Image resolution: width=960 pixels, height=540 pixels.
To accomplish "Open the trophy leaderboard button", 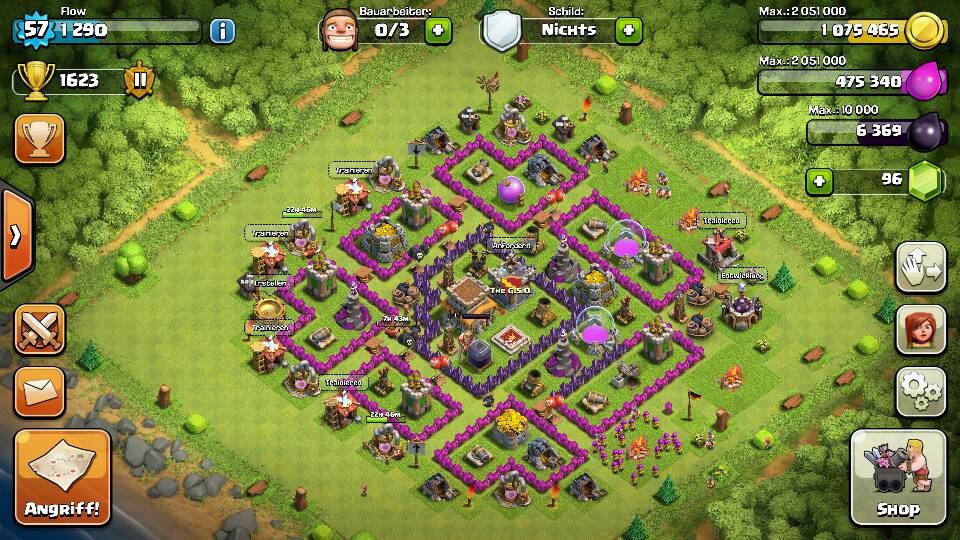I will pyautogui.click(x=39, y=138).
